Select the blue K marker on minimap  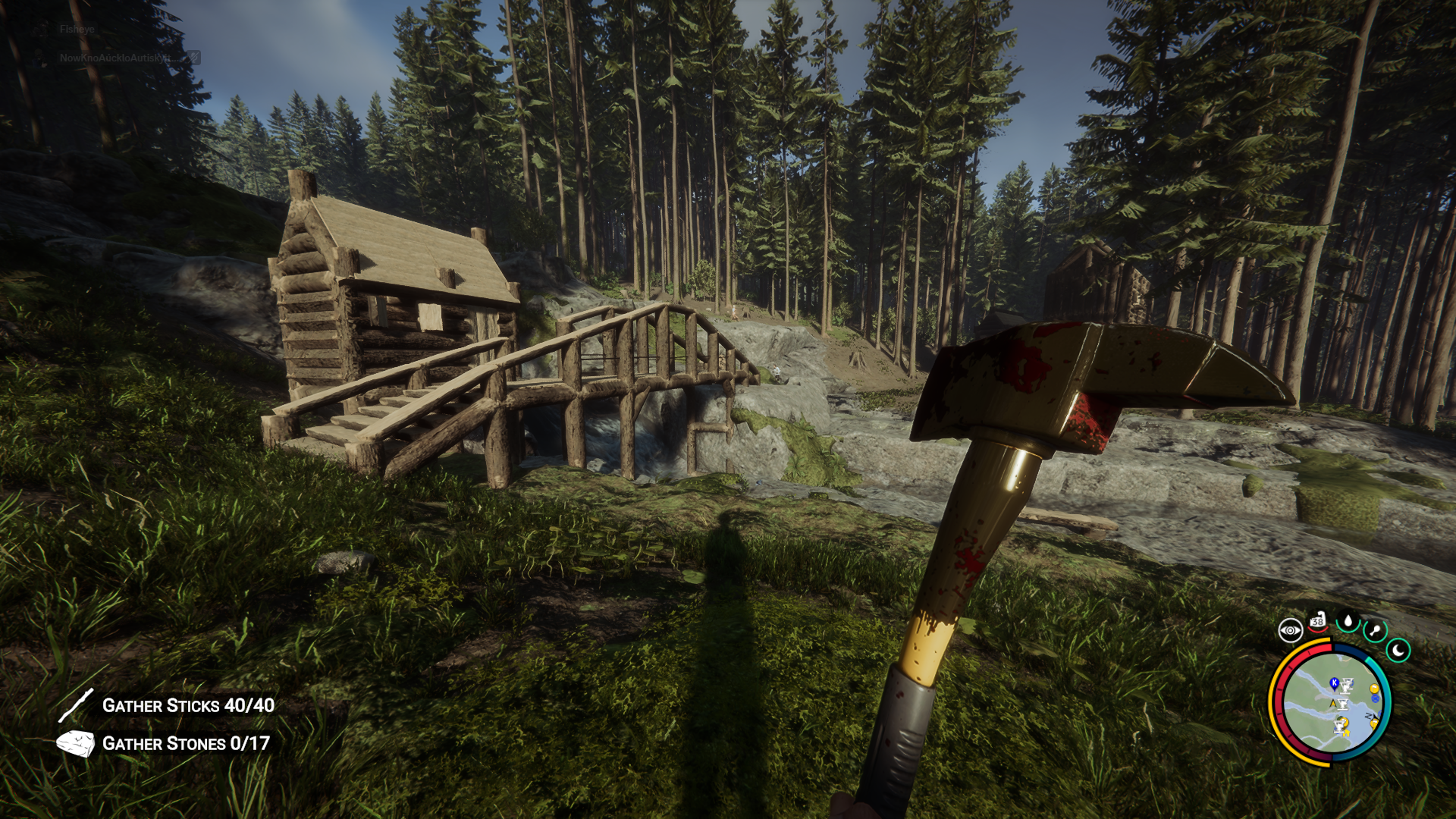(x=1334, y=683)
